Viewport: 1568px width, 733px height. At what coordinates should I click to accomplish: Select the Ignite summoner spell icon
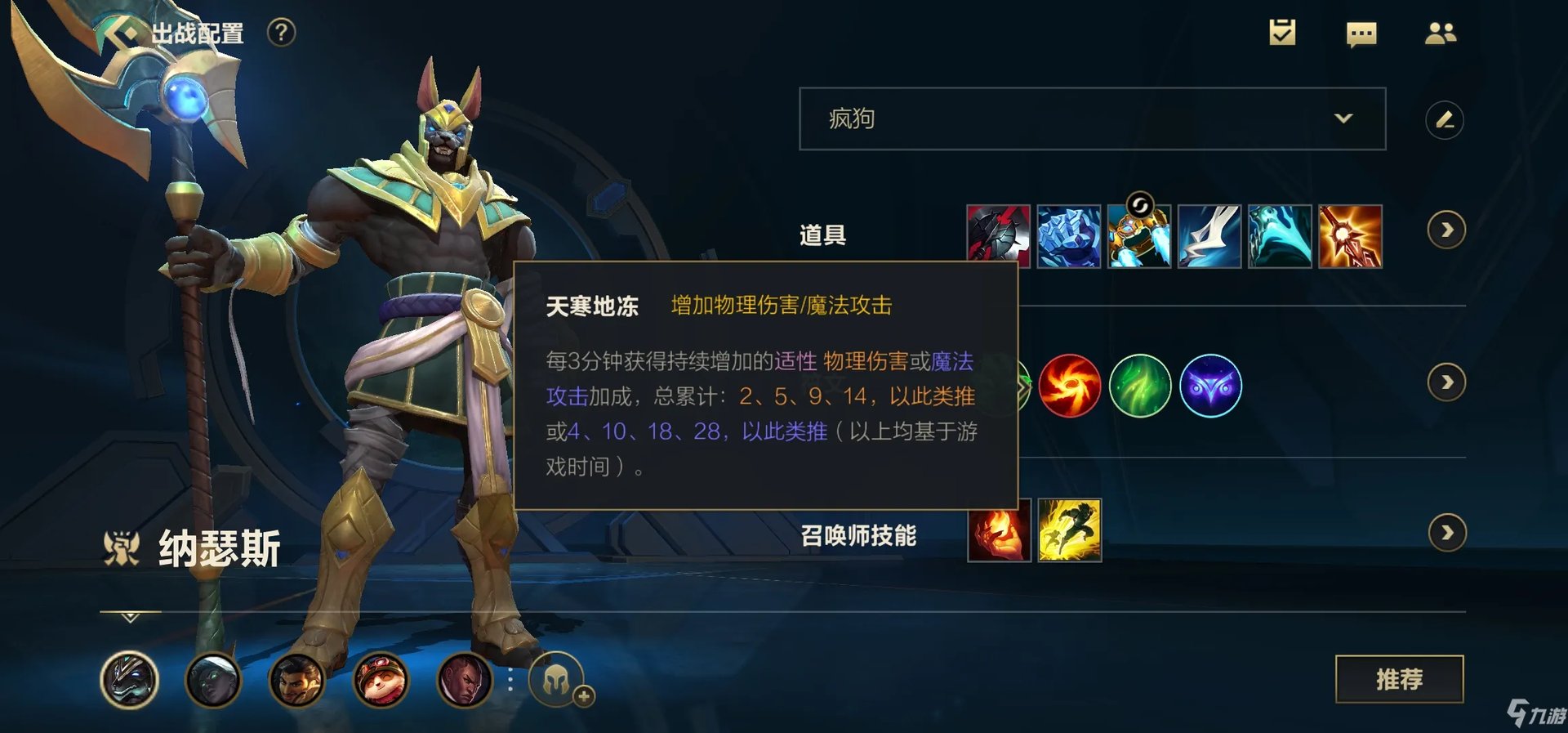[1000, 532]
